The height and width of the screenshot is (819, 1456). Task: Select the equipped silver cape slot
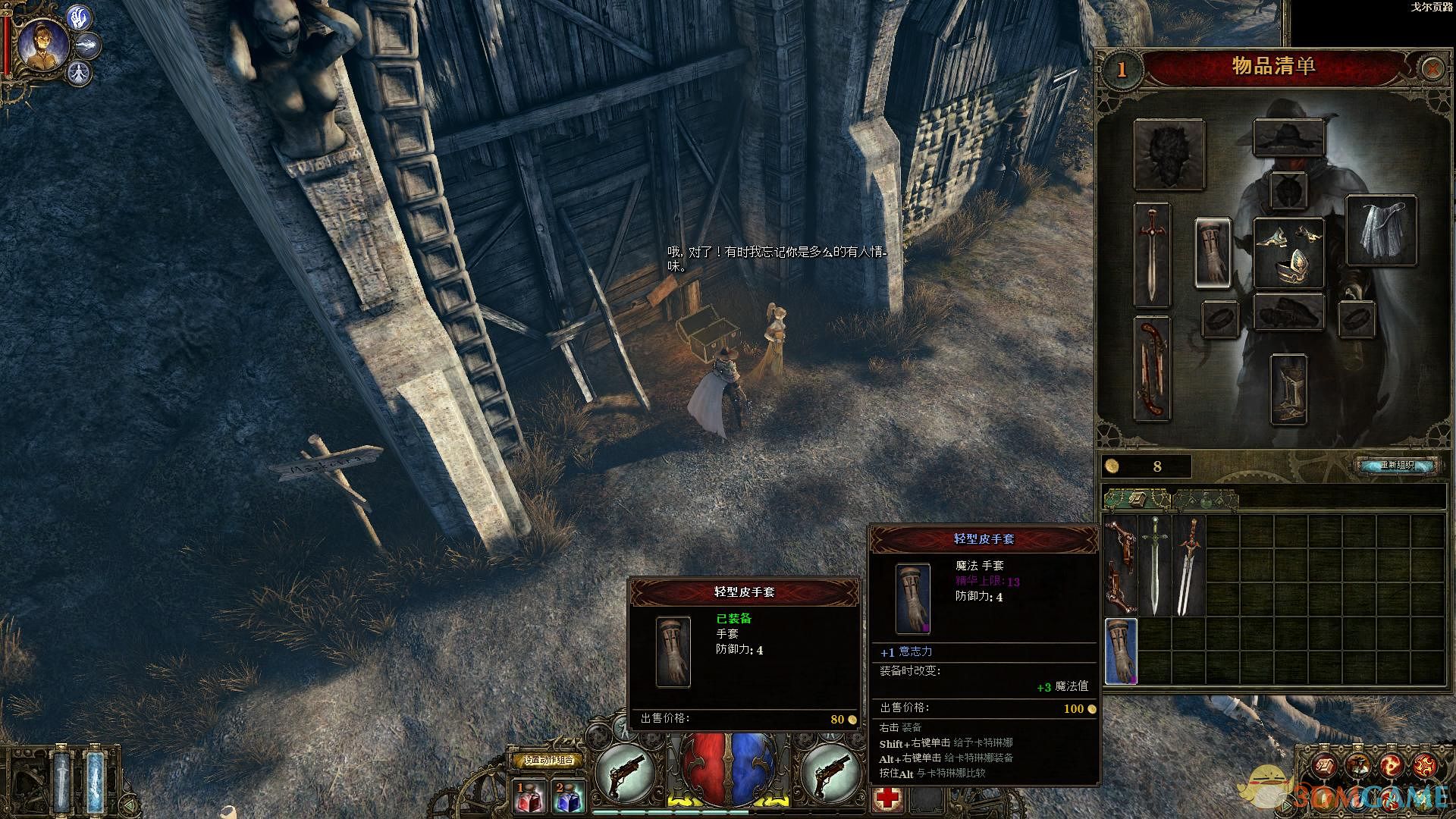tap(1381, 231)
